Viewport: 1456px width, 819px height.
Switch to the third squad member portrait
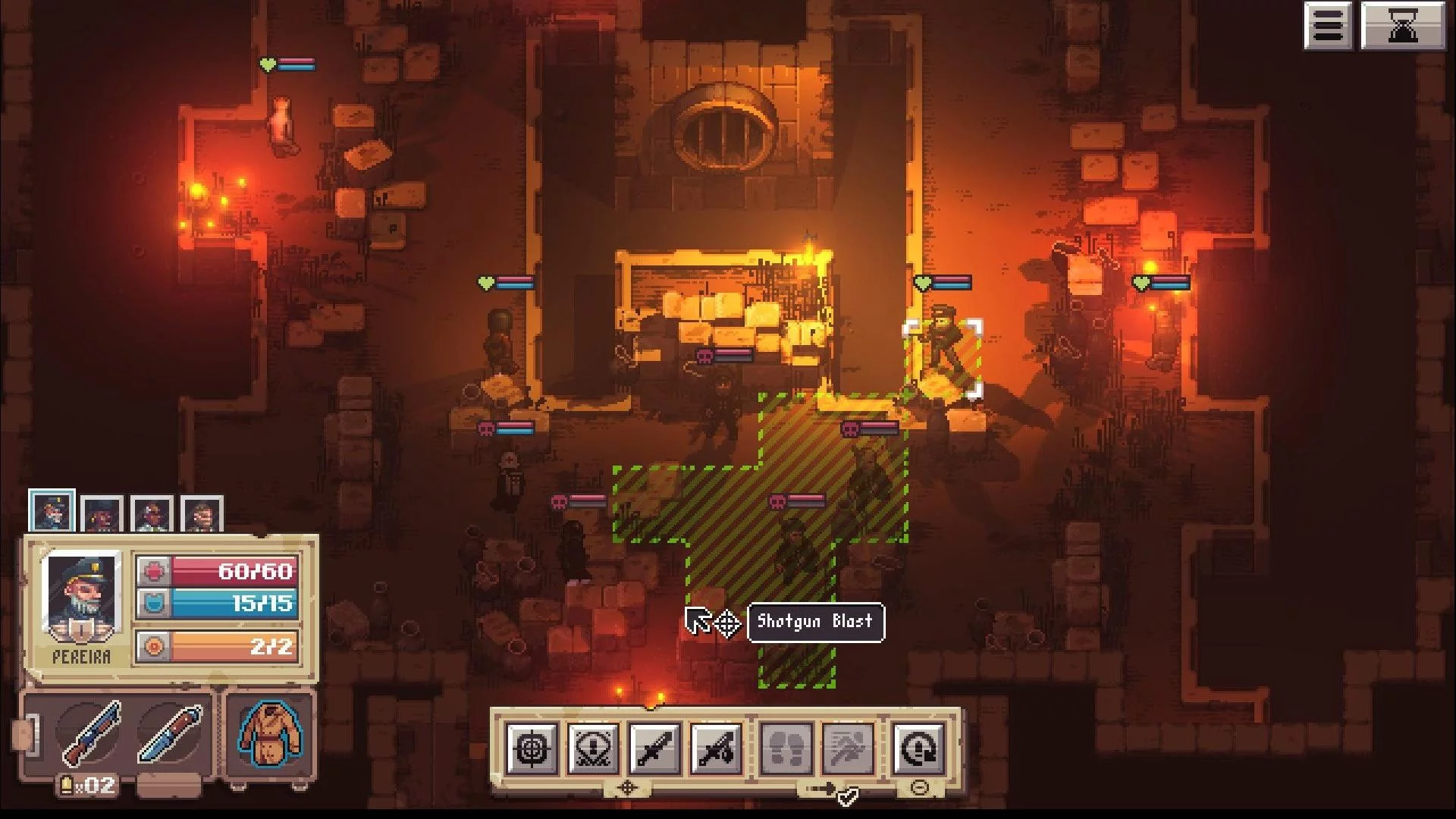click(152, 516)
